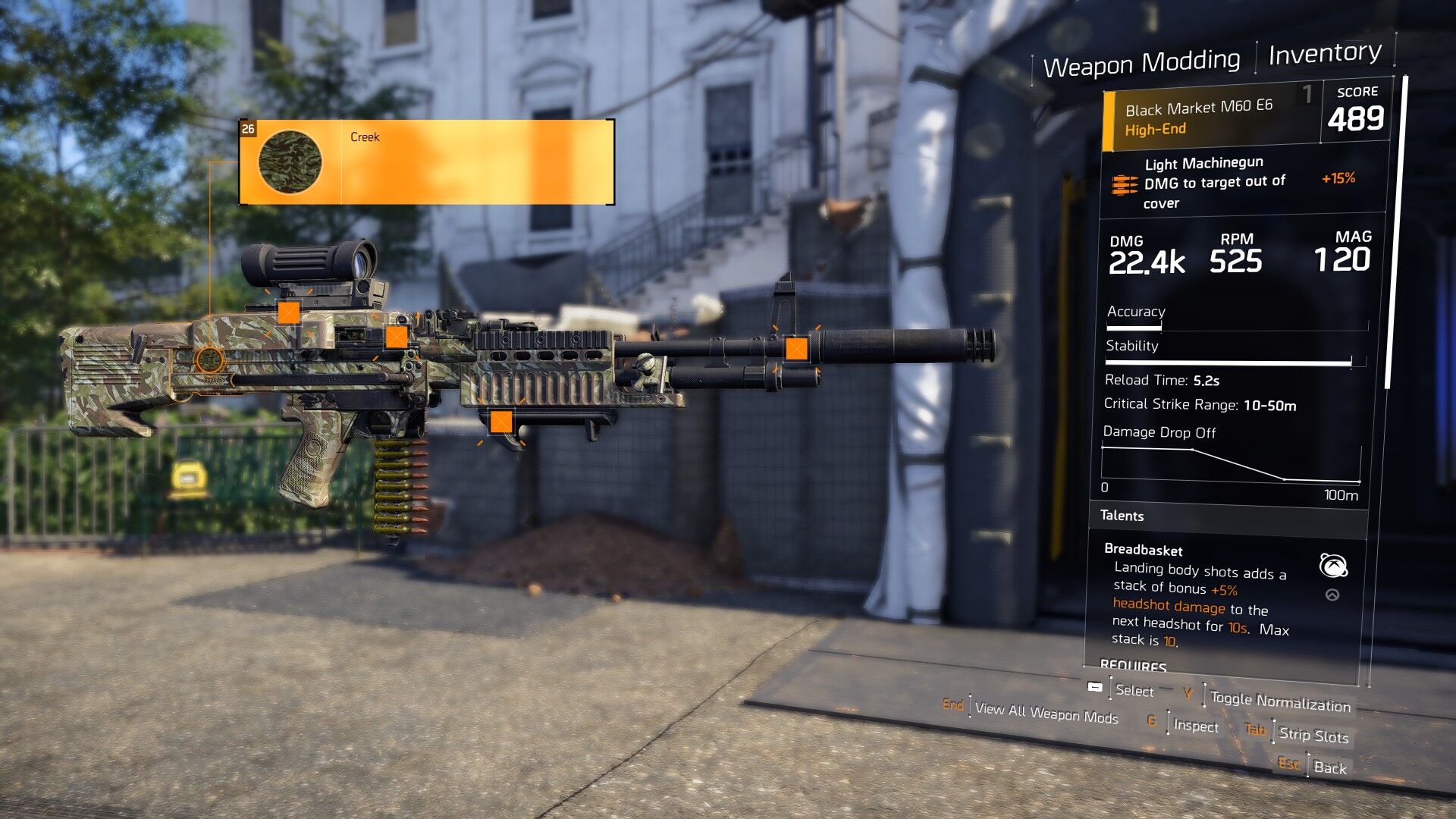Click the circular skin slot on the stock
This screenshot has height=819, width=1456.
coord(209,359)
